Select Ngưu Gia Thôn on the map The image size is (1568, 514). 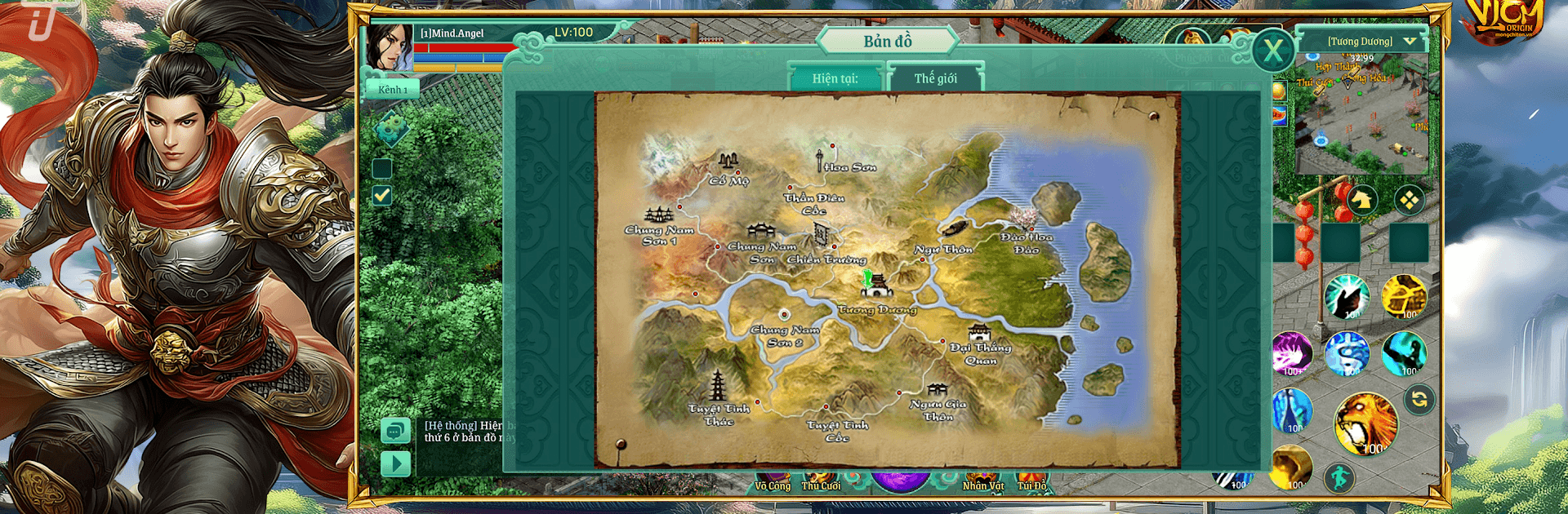tap(937, 391)
